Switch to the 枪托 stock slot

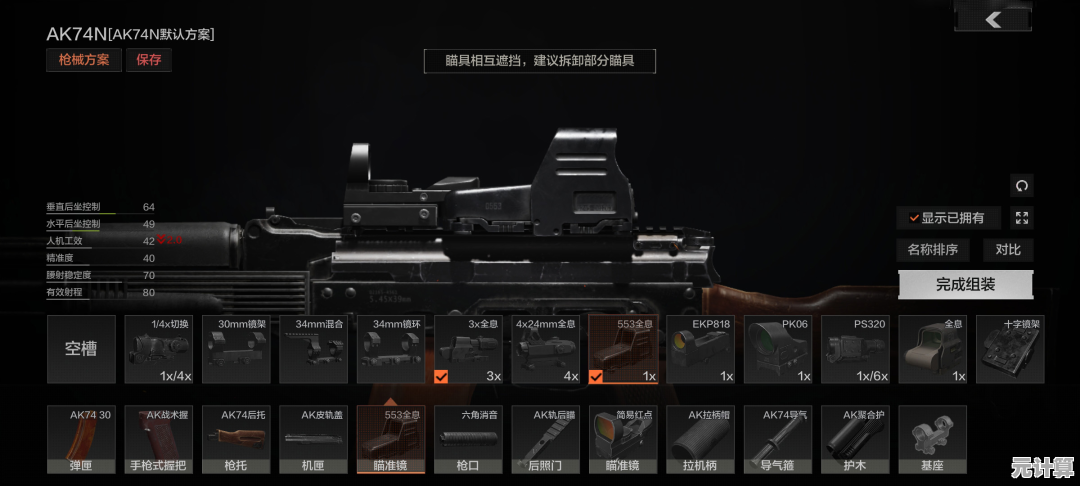click(235, 439)
